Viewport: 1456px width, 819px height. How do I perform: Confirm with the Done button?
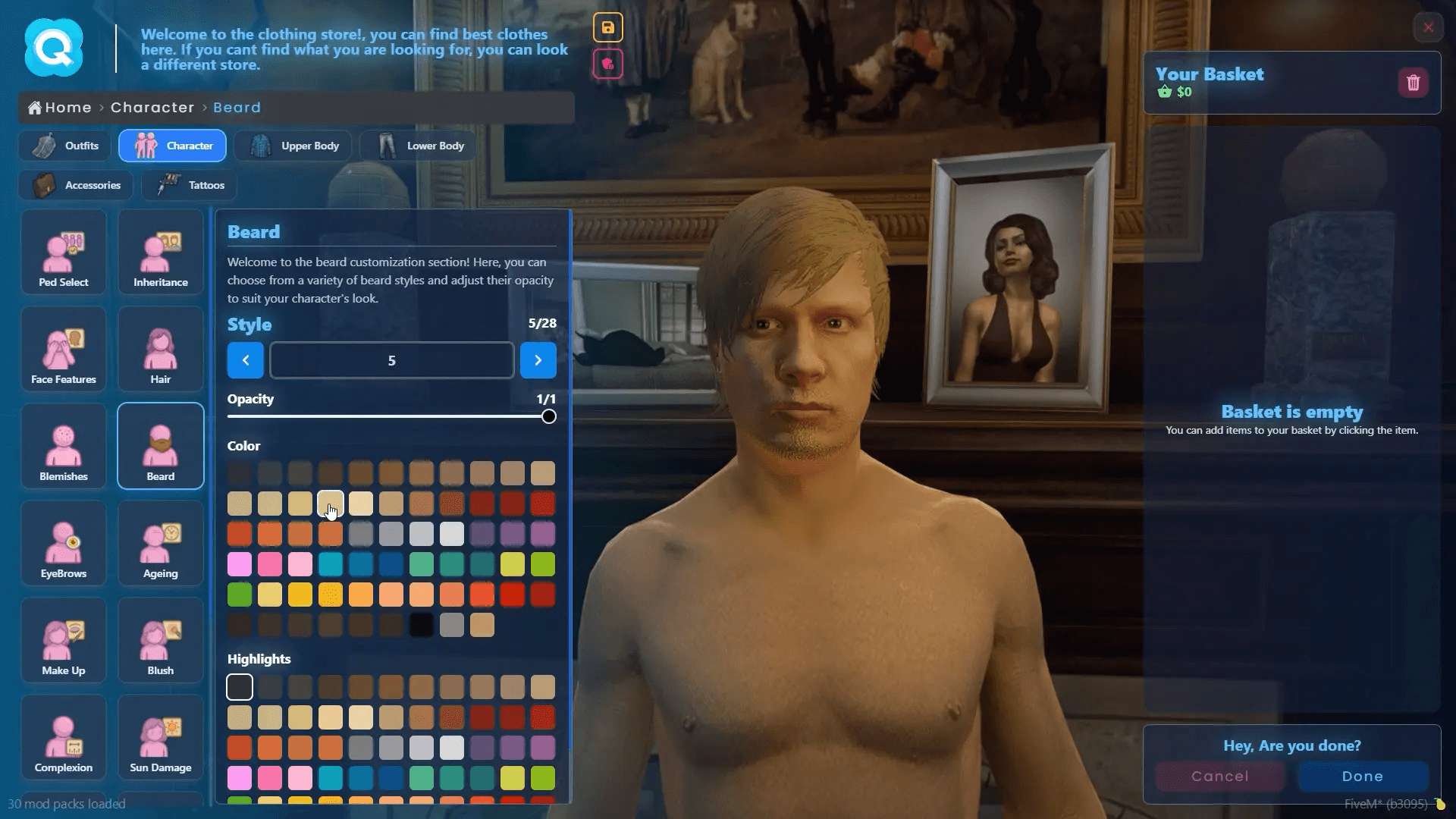point(1361,776)
